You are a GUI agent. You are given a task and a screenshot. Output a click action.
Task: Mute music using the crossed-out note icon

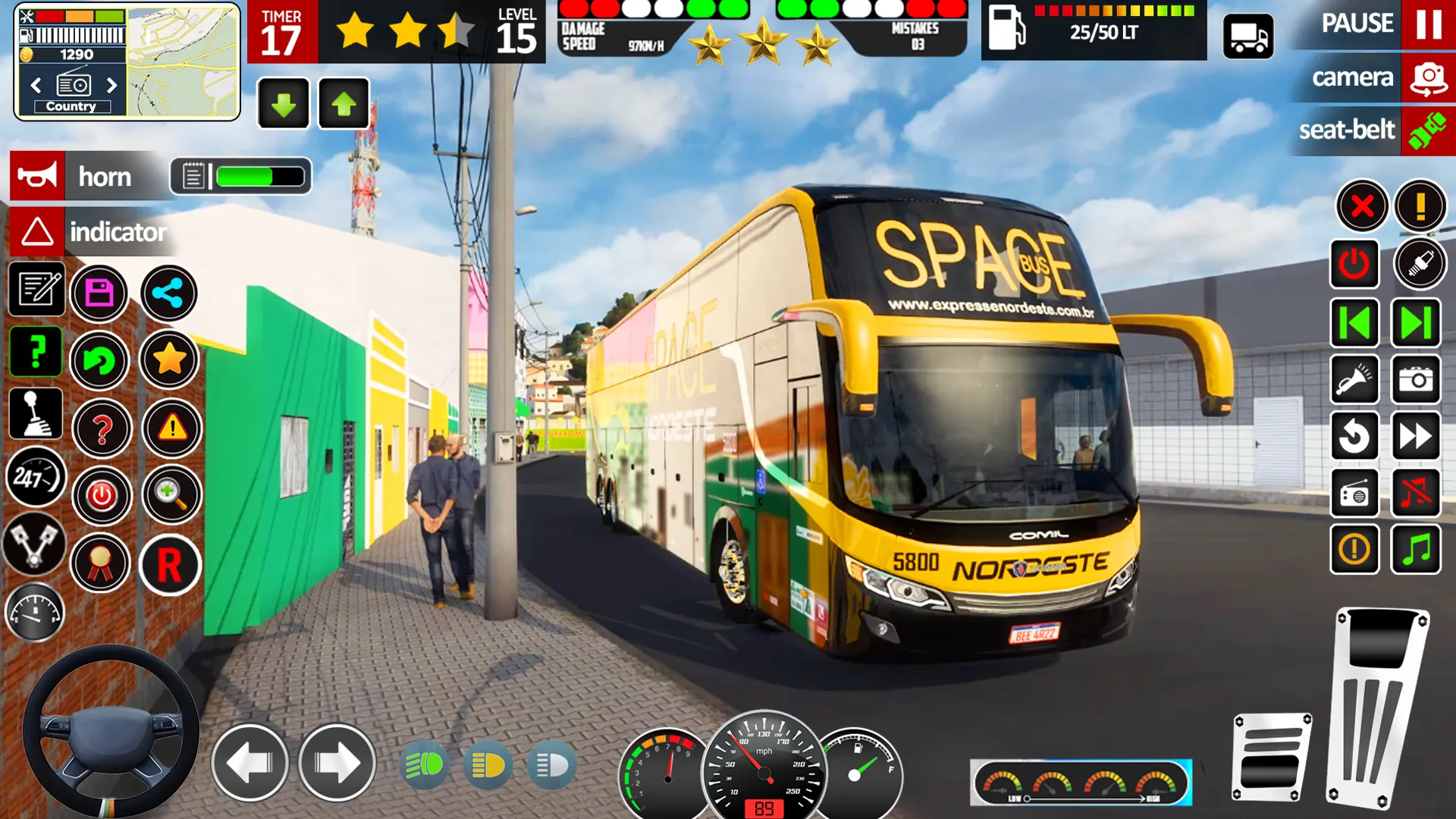pyautogui.click(x=1417, y=493)
